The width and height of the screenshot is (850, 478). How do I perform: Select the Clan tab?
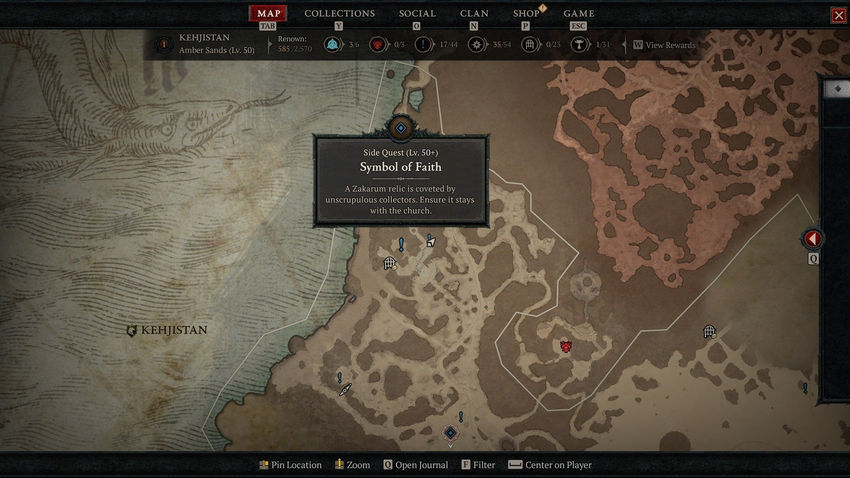[474, 14]
